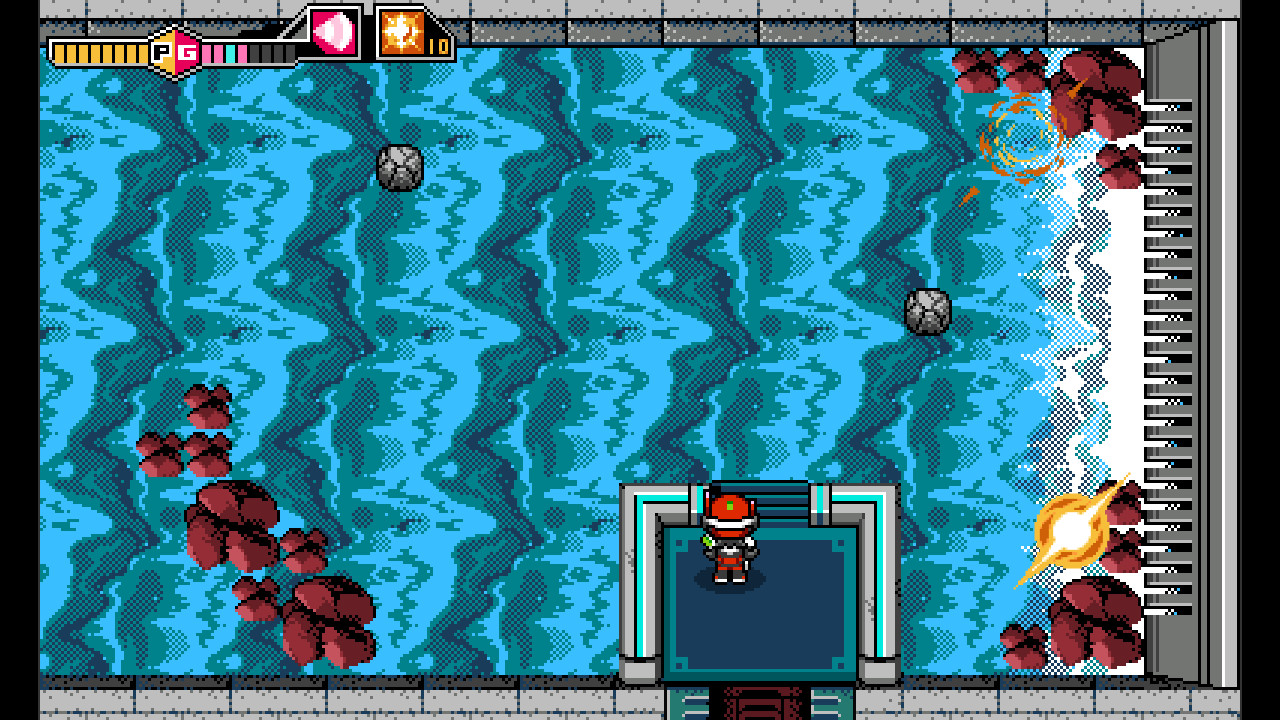Click the gray boulder near the waterfall edge
1280x720 pixels.
(925, 310)
